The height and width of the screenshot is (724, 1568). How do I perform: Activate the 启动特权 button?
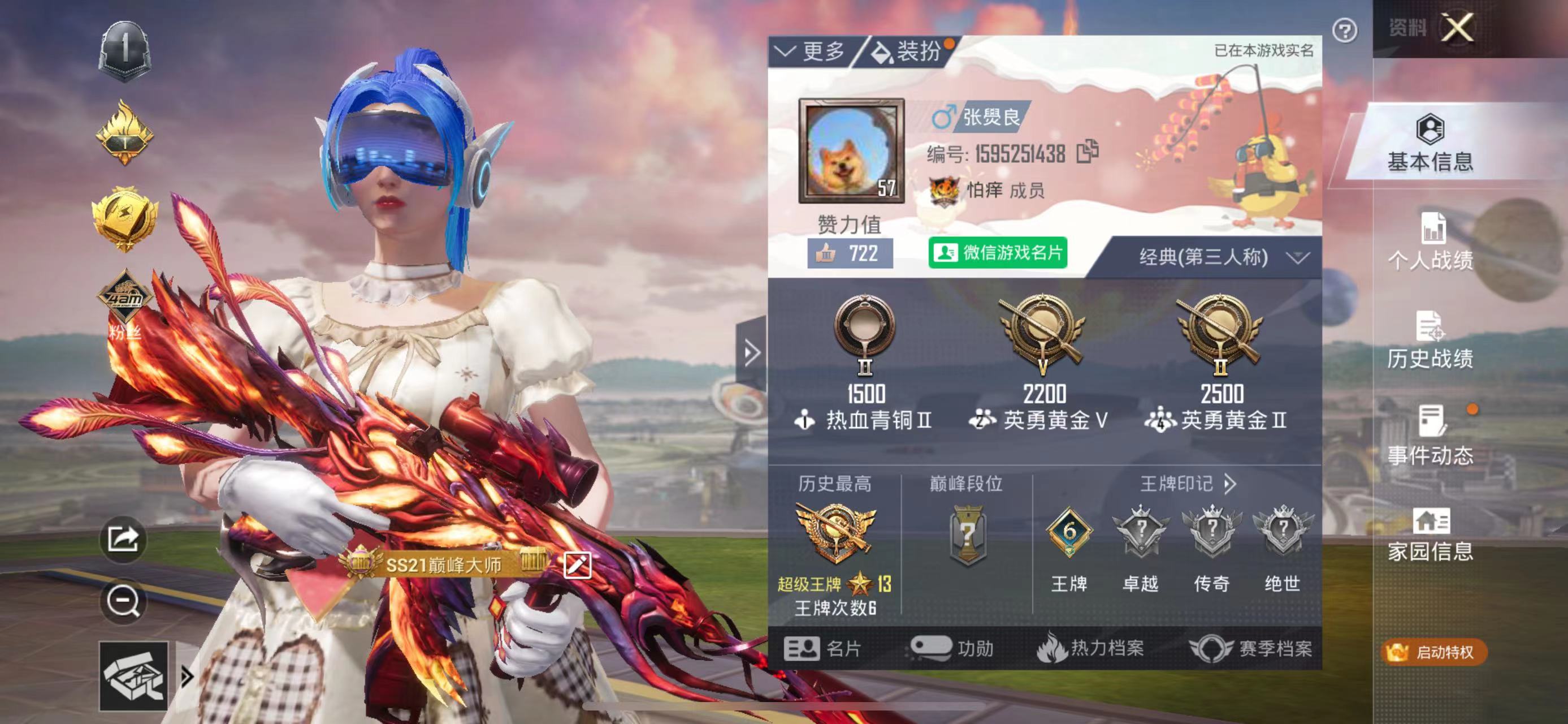pos(1433,652)
